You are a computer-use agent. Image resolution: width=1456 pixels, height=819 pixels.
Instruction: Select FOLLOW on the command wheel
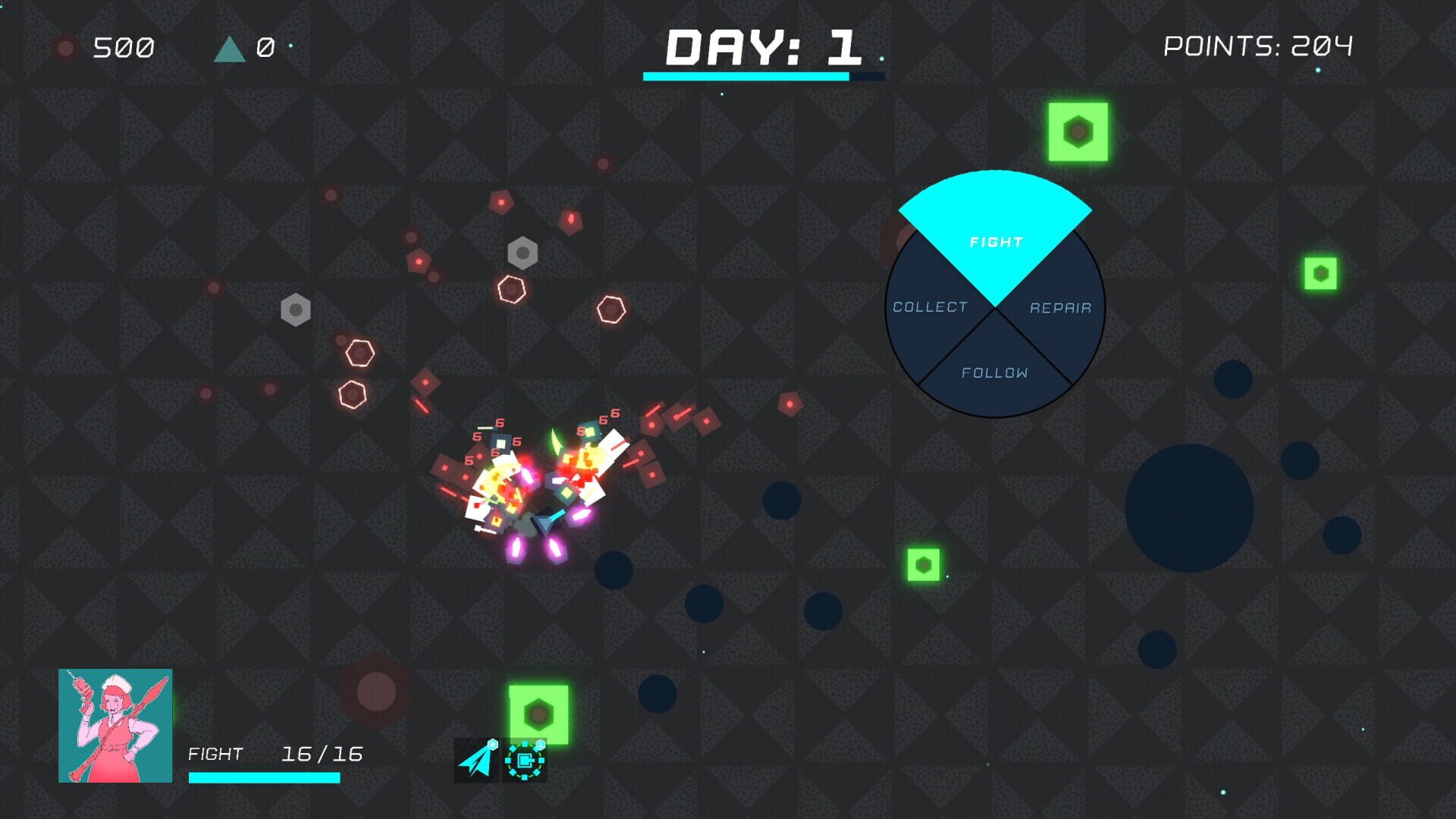(x=995, y=373)
